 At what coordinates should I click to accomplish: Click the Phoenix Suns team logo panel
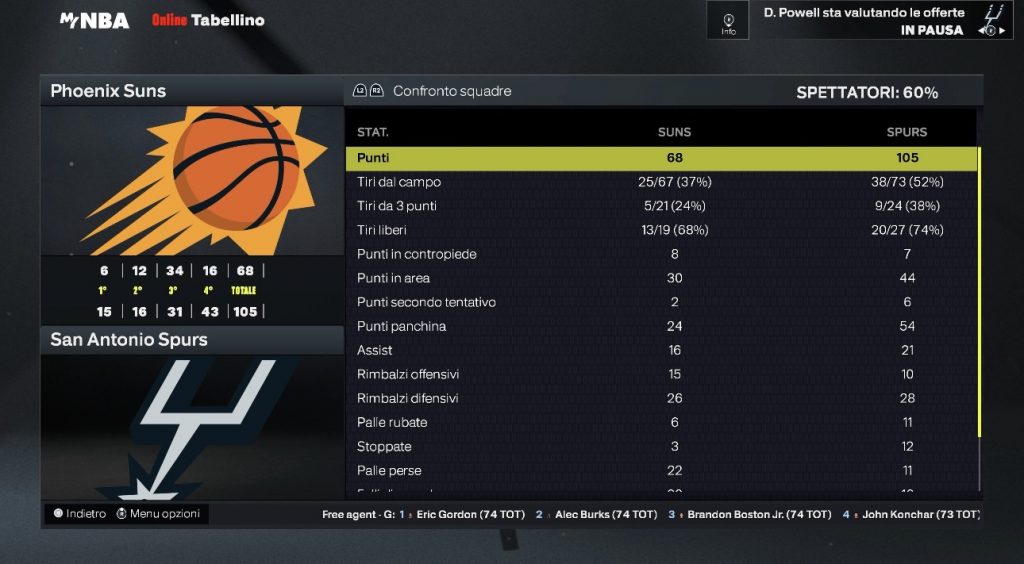pos(192,180)
